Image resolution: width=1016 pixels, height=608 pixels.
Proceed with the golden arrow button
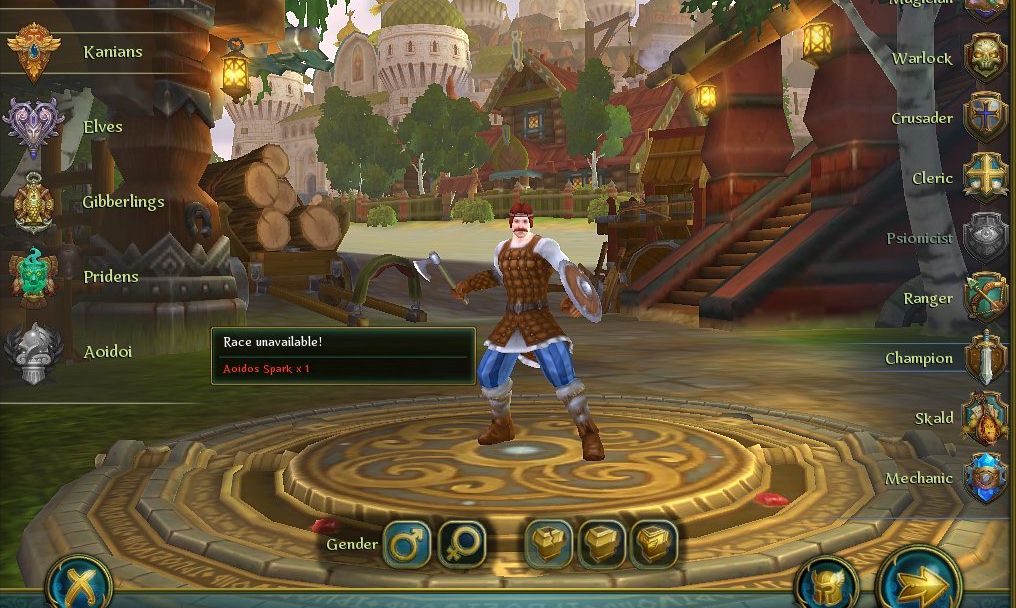(918, 579)
